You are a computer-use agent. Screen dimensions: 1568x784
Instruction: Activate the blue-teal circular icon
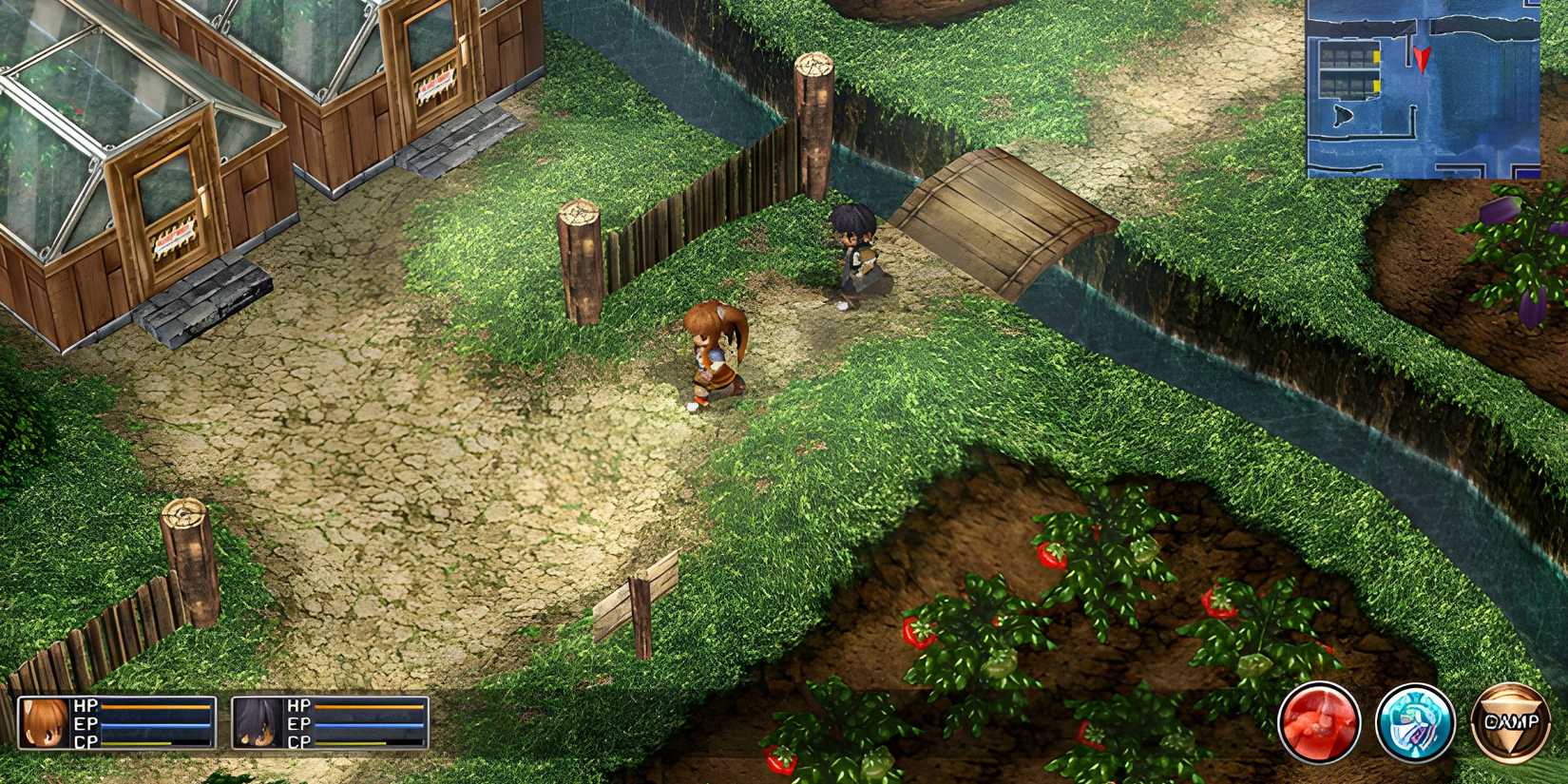(x=1415, y=722)
